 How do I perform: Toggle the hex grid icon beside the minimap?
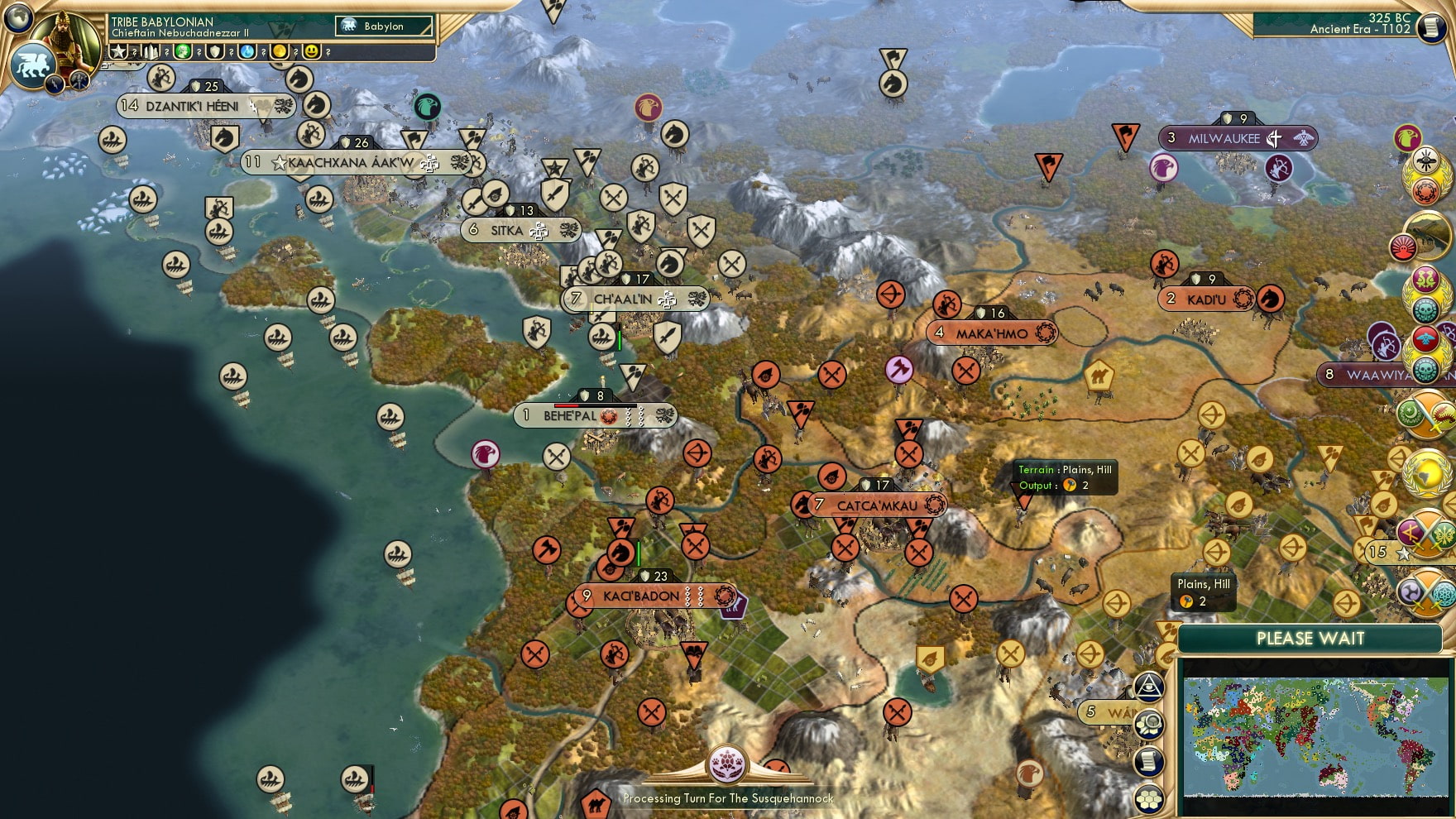point(1149,798)
